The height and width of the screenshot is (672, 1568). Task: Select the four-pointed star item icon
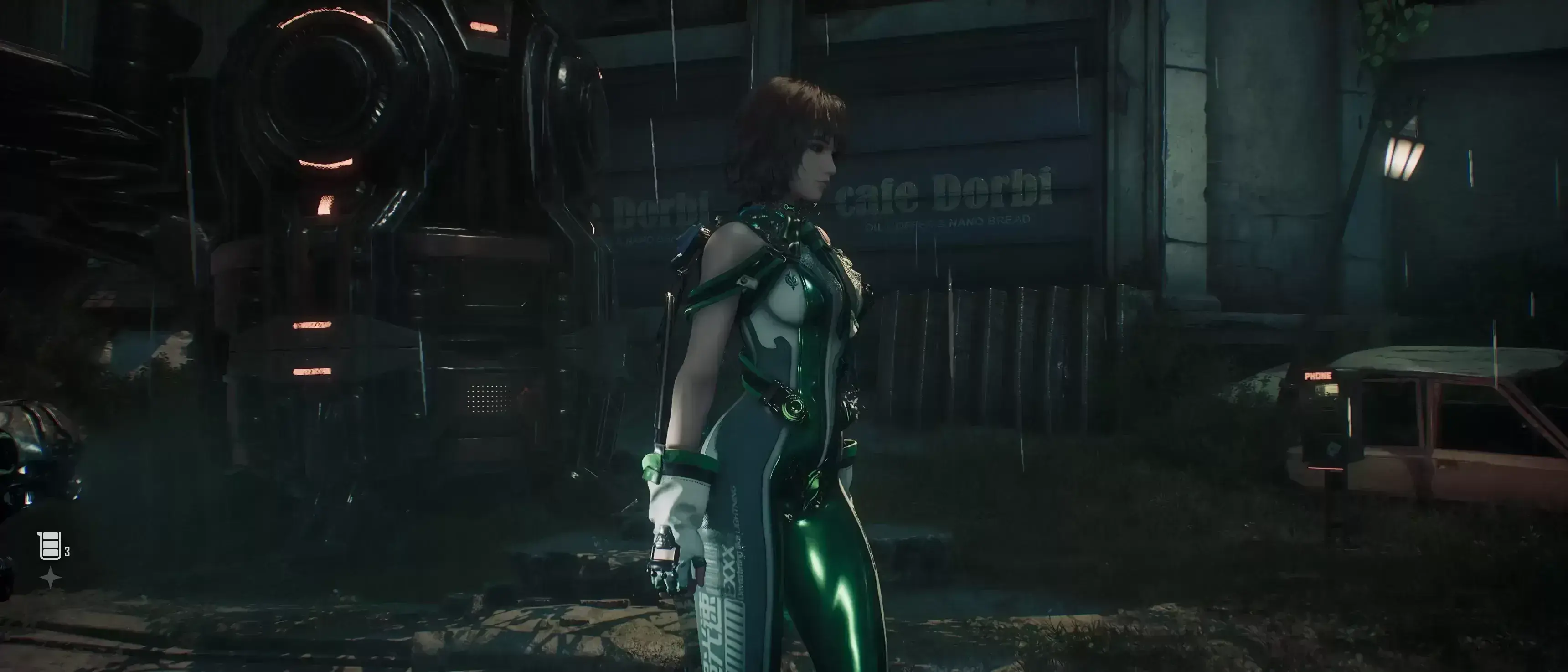tap(50, 577)
